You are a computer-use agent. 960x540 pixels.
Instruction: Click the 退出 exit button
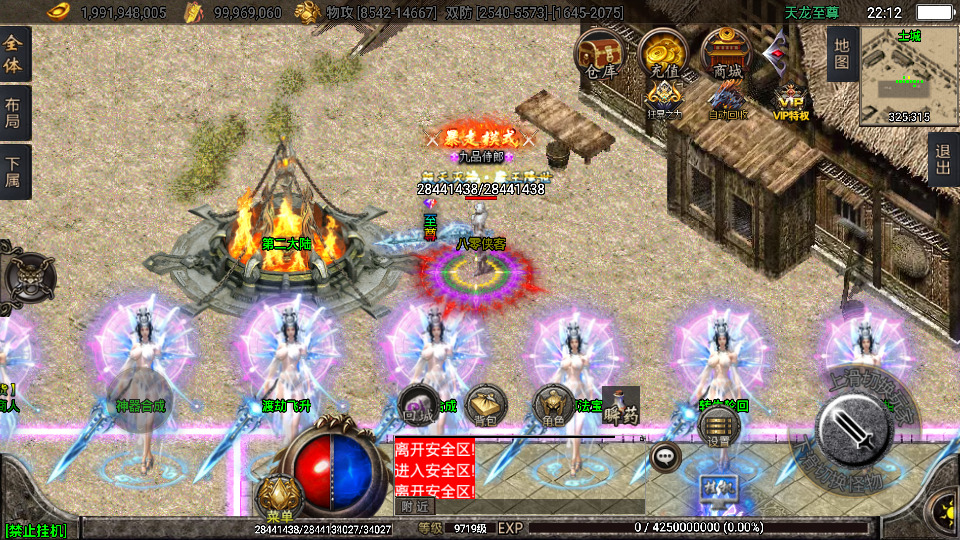942,159
